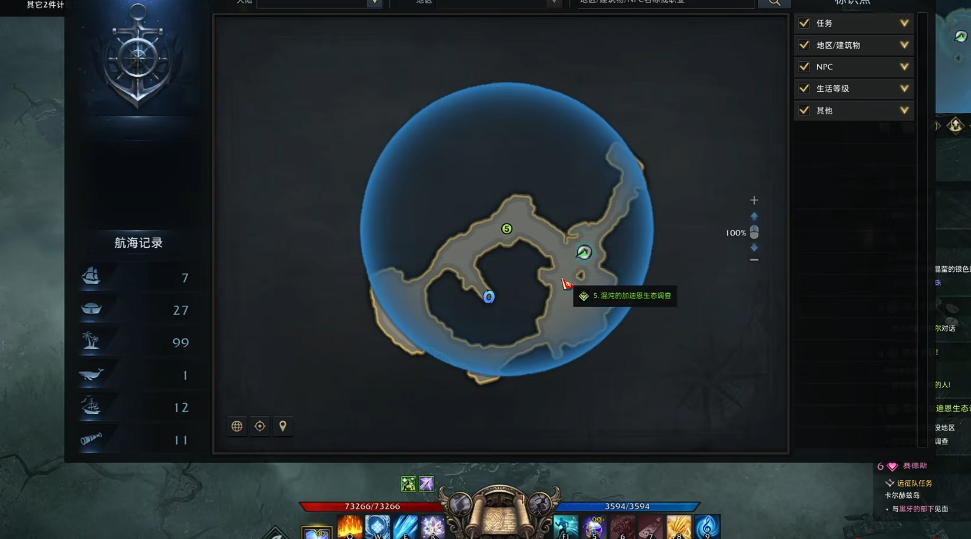
Task: Open the world map globe button
Action: [237, 426]
